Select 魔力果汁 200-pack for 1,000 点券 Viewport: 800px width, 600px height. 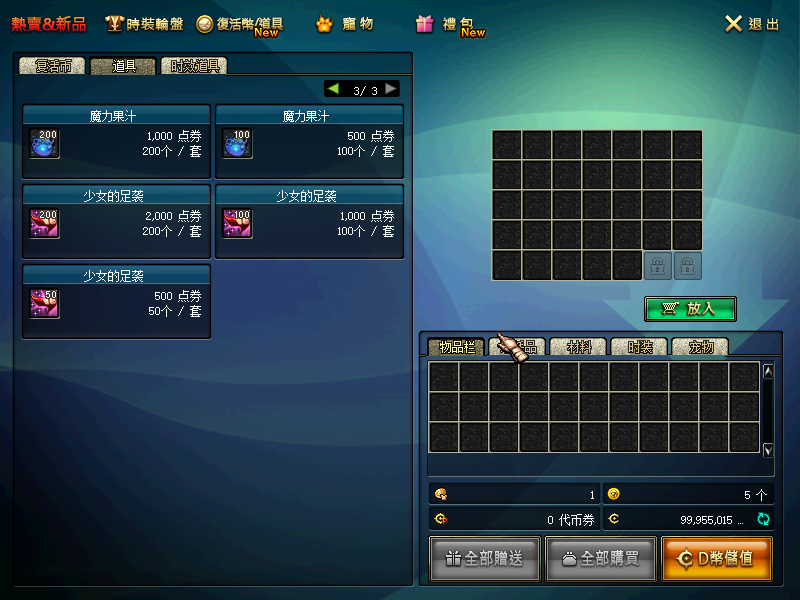coord(117,142)
